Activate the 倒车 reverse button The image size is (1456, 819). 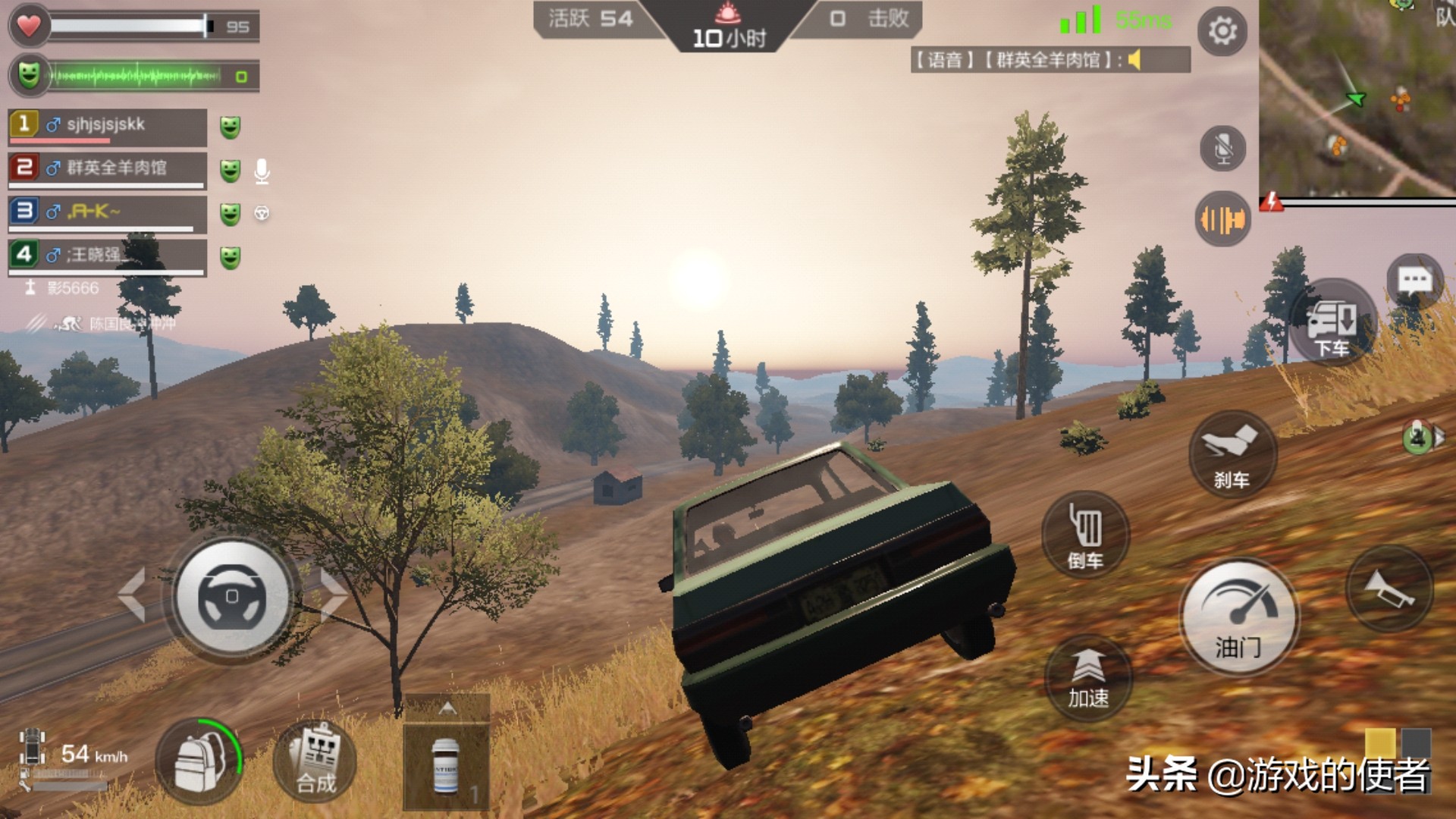1085,535
